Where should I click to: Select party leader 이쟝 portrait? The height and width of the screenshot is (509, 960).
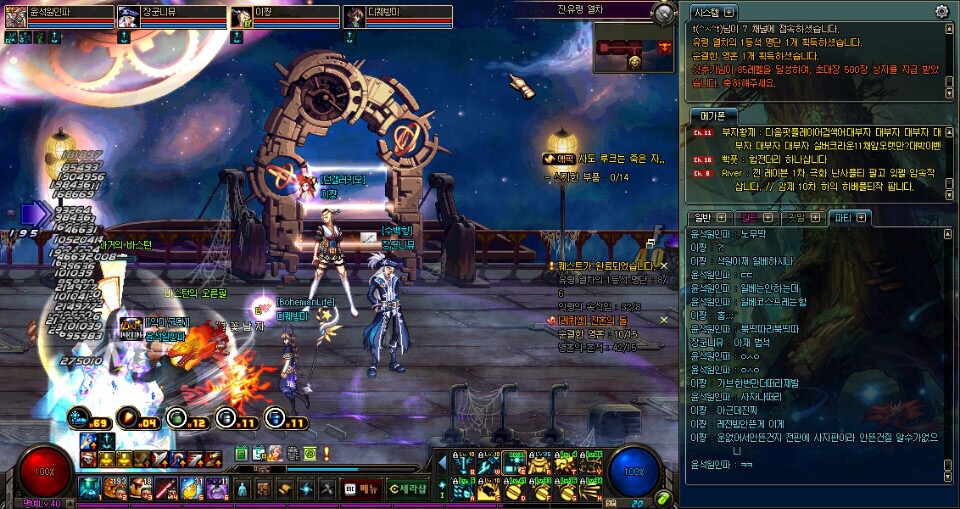click(x=241, y=18)
